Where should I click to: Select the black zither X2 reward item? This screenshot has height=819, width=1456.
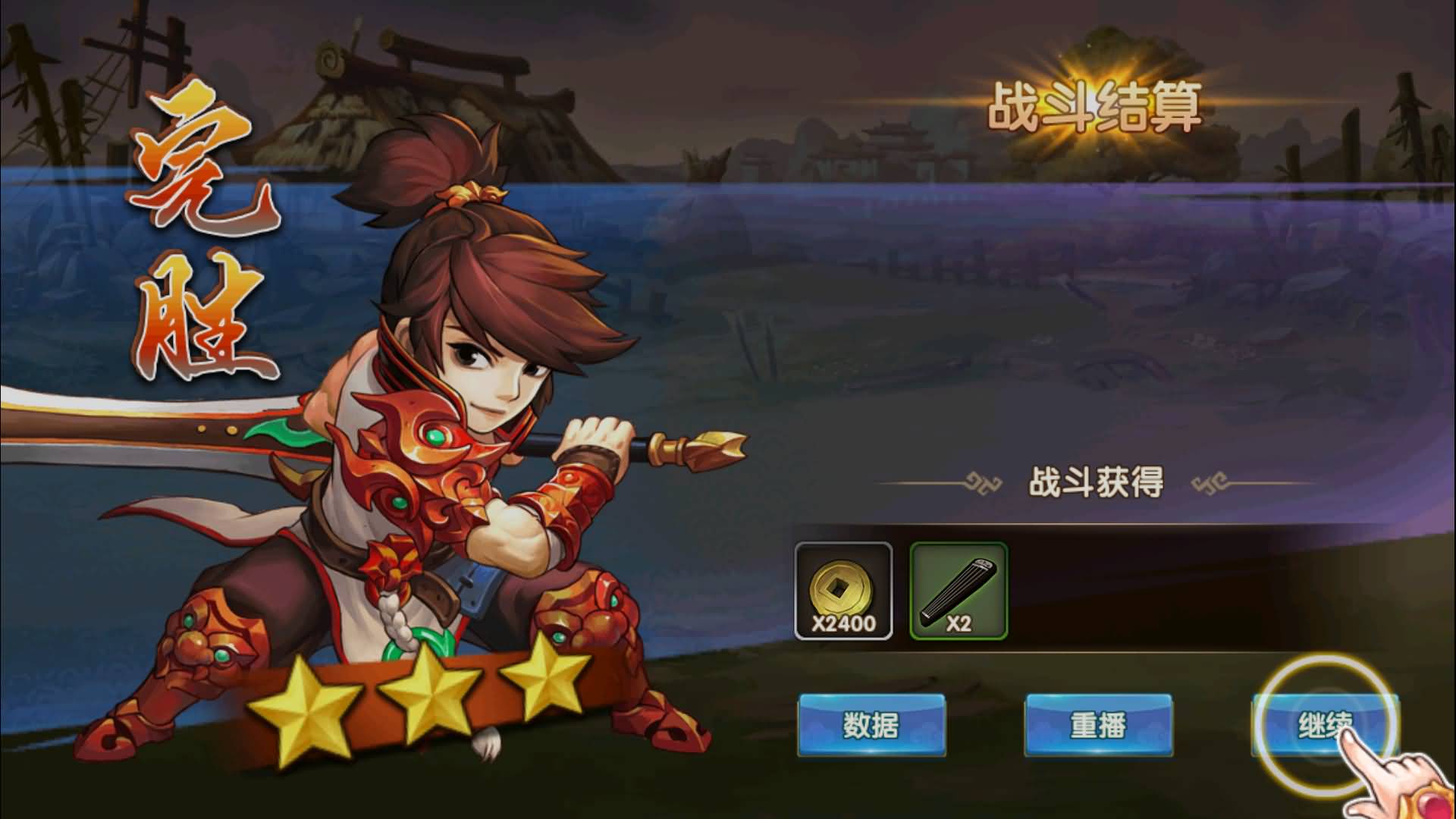pos(959,591)
